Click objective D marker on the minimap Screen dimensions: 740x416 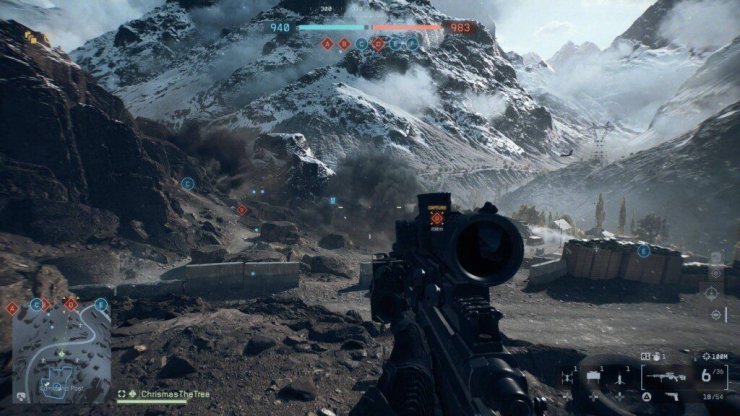(x=70, y=304)
